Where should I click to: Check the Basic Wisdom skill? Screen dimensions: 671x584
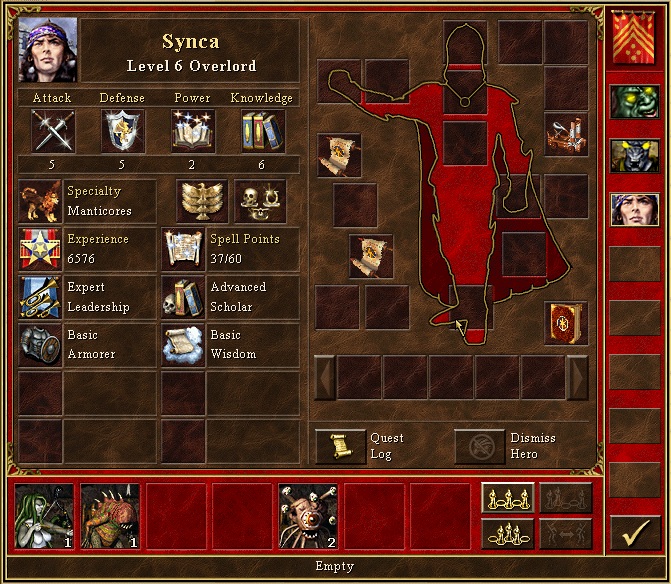[183, 344]
